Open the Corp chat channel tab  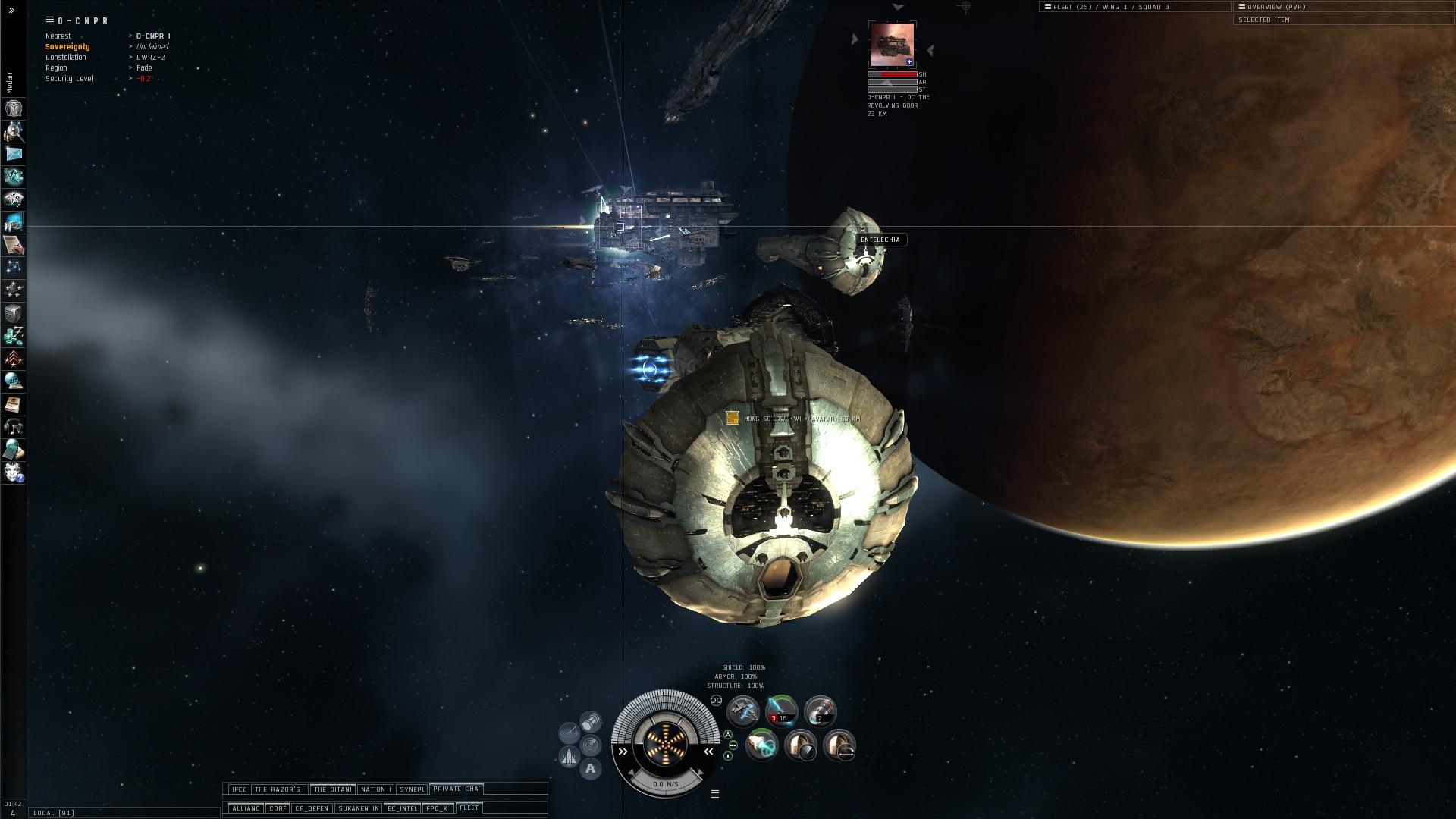click(x=278, y=808)
